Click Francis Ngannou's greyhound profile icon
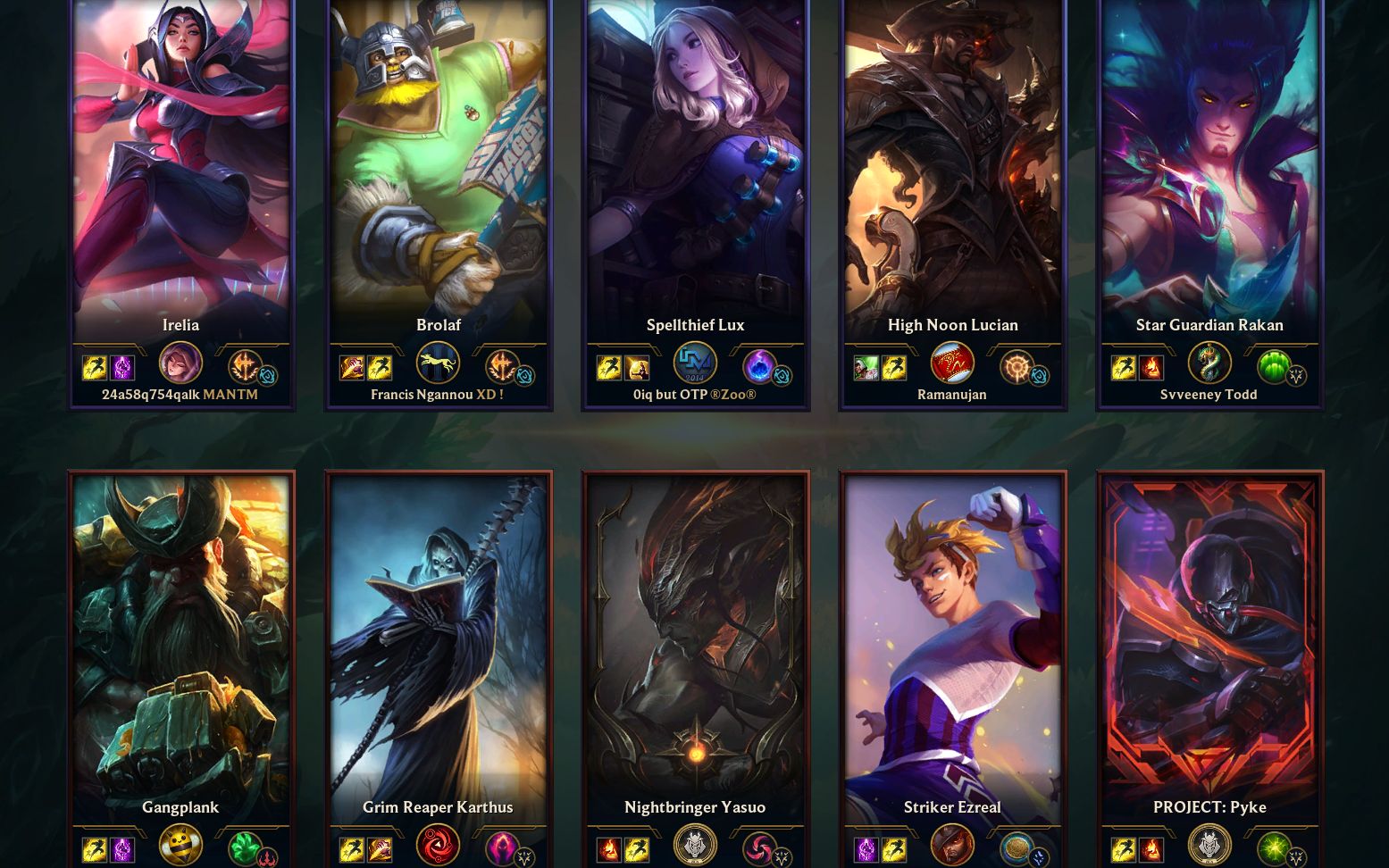The width and height of the screenshot is (1389, 868). (438, 363)
